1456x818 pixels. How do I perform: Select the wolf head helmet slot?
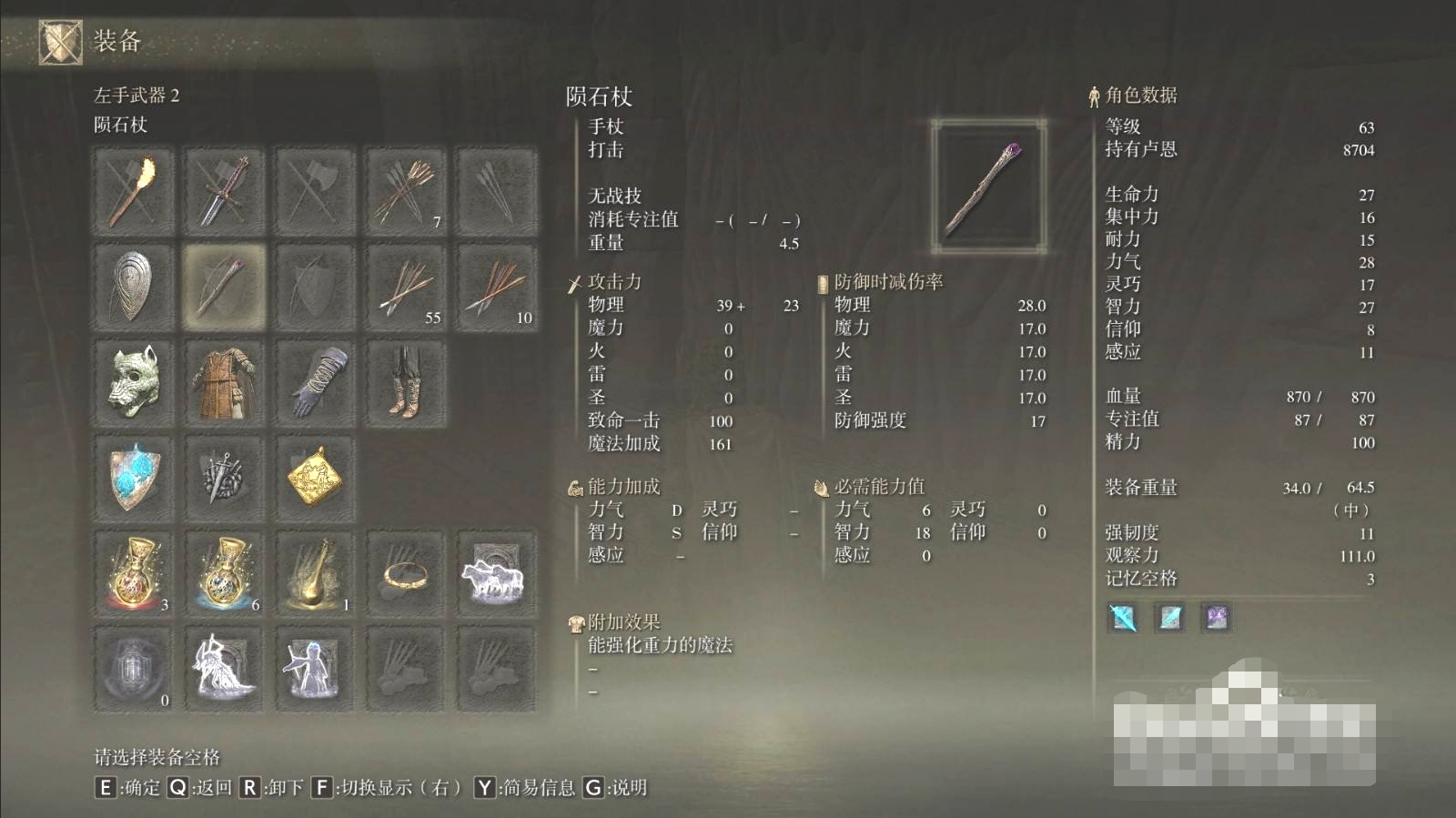(133, 383)
